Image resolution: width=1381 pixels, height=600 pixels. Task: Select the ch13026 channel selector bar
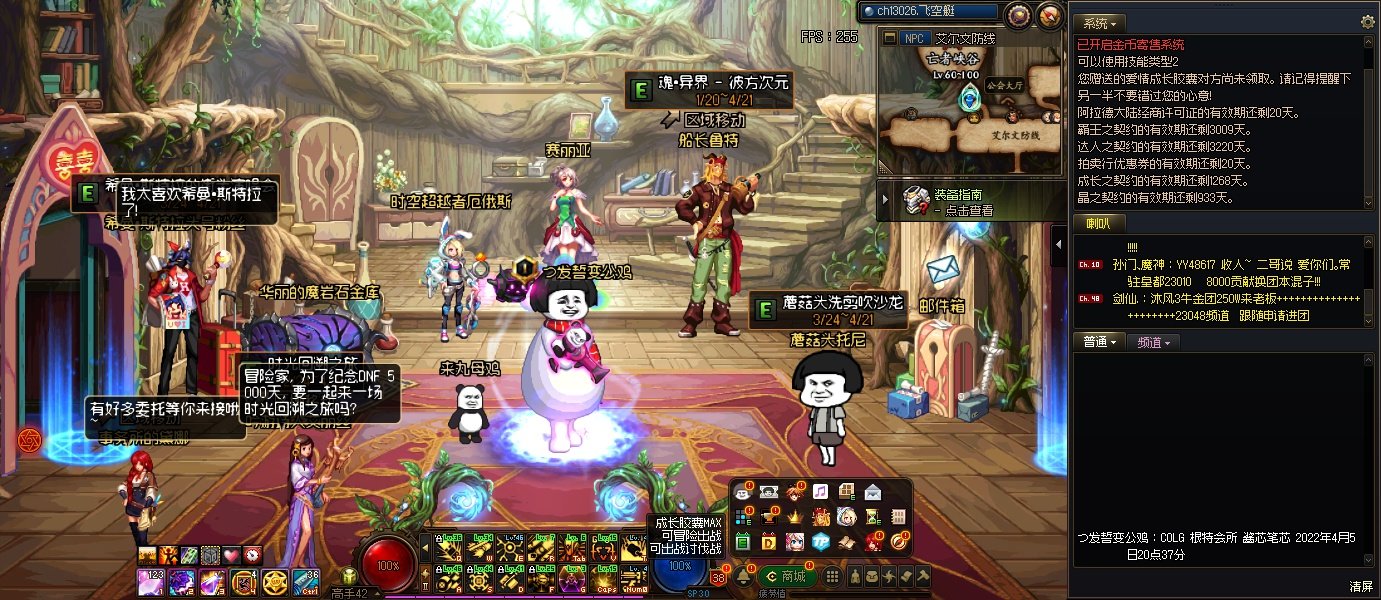(929, 11)
